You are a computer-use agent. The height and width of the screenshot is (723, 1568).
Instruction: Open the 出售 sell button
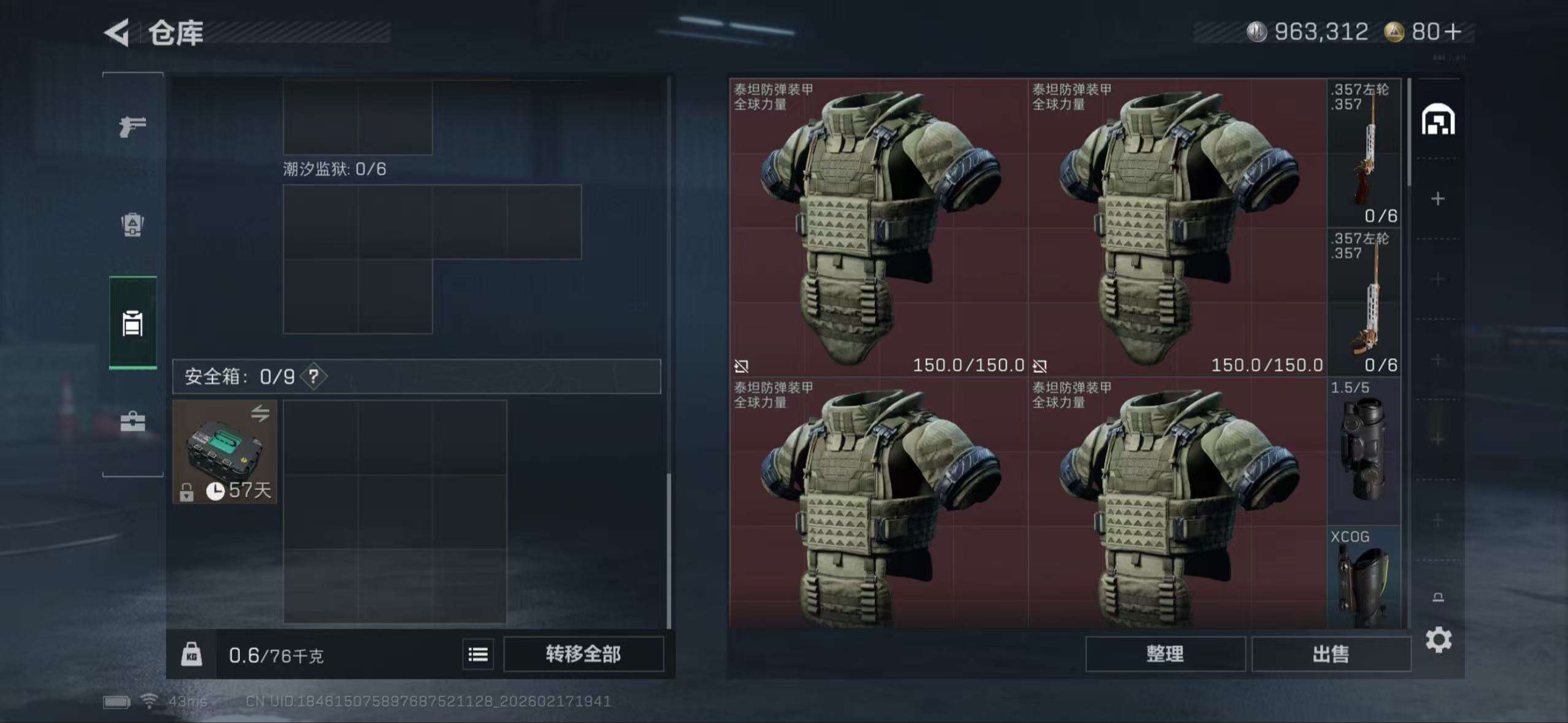[1331, 654]
